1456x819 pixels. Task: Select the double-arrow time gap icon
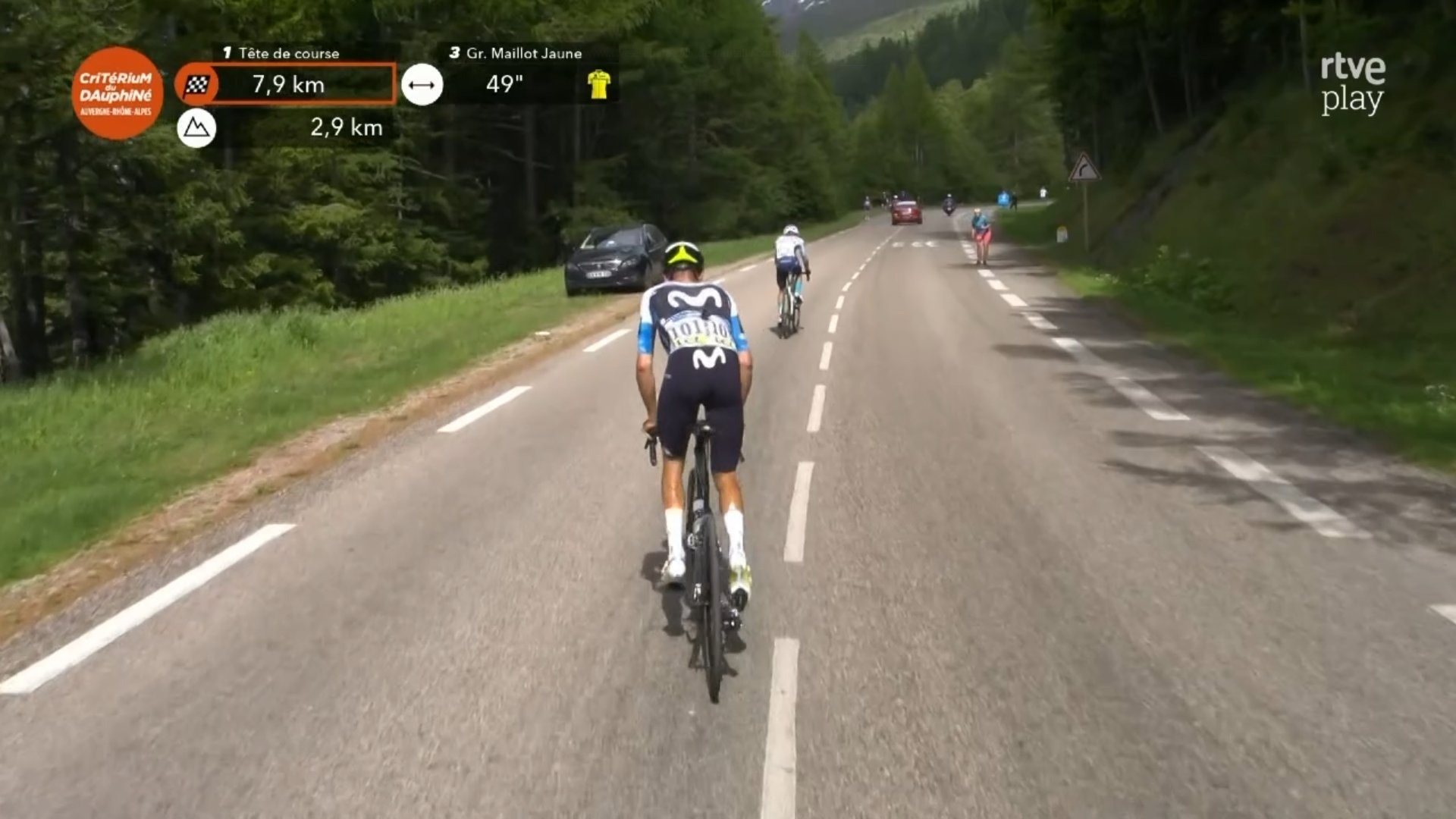422,84
